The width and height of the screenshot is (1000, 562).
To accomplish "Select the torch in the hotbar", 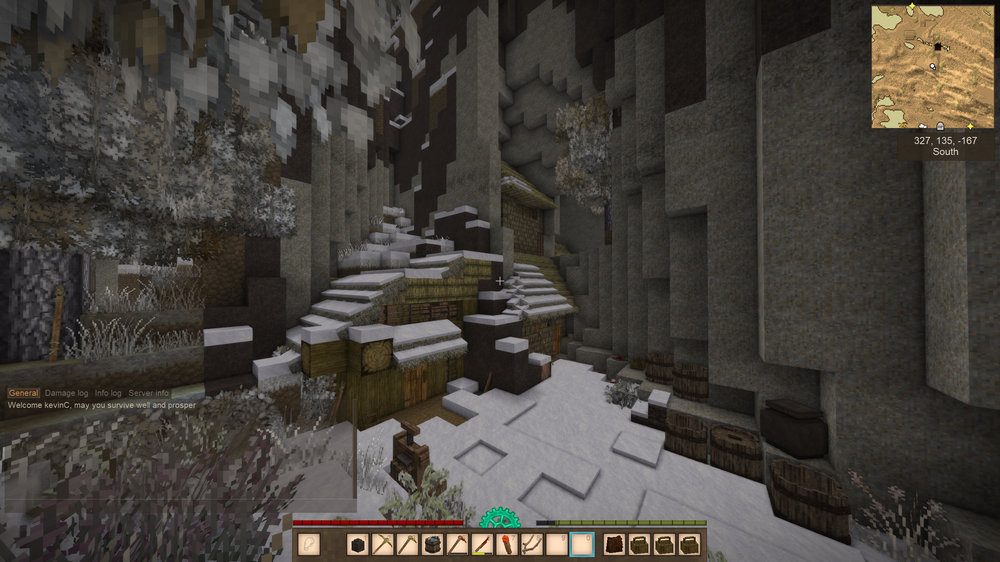I will [507, 544].
